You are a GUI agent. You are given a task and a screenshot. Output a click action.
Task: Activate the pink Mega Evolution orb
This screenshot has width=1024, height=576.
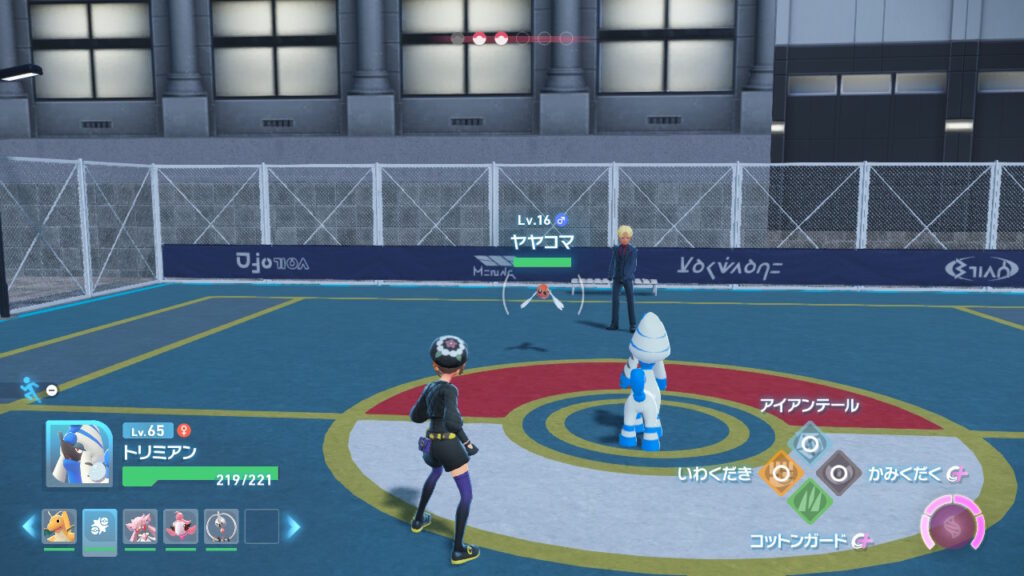pos(952,523)
